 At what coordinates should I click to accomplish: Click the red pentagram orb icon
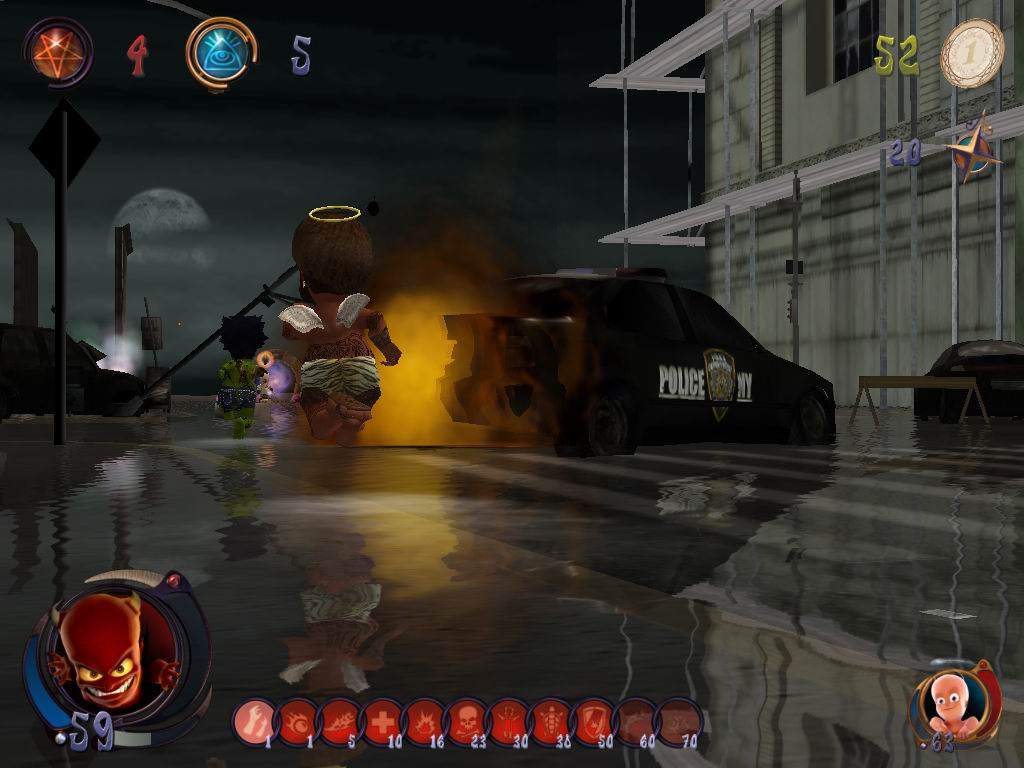tap(59, 52)
